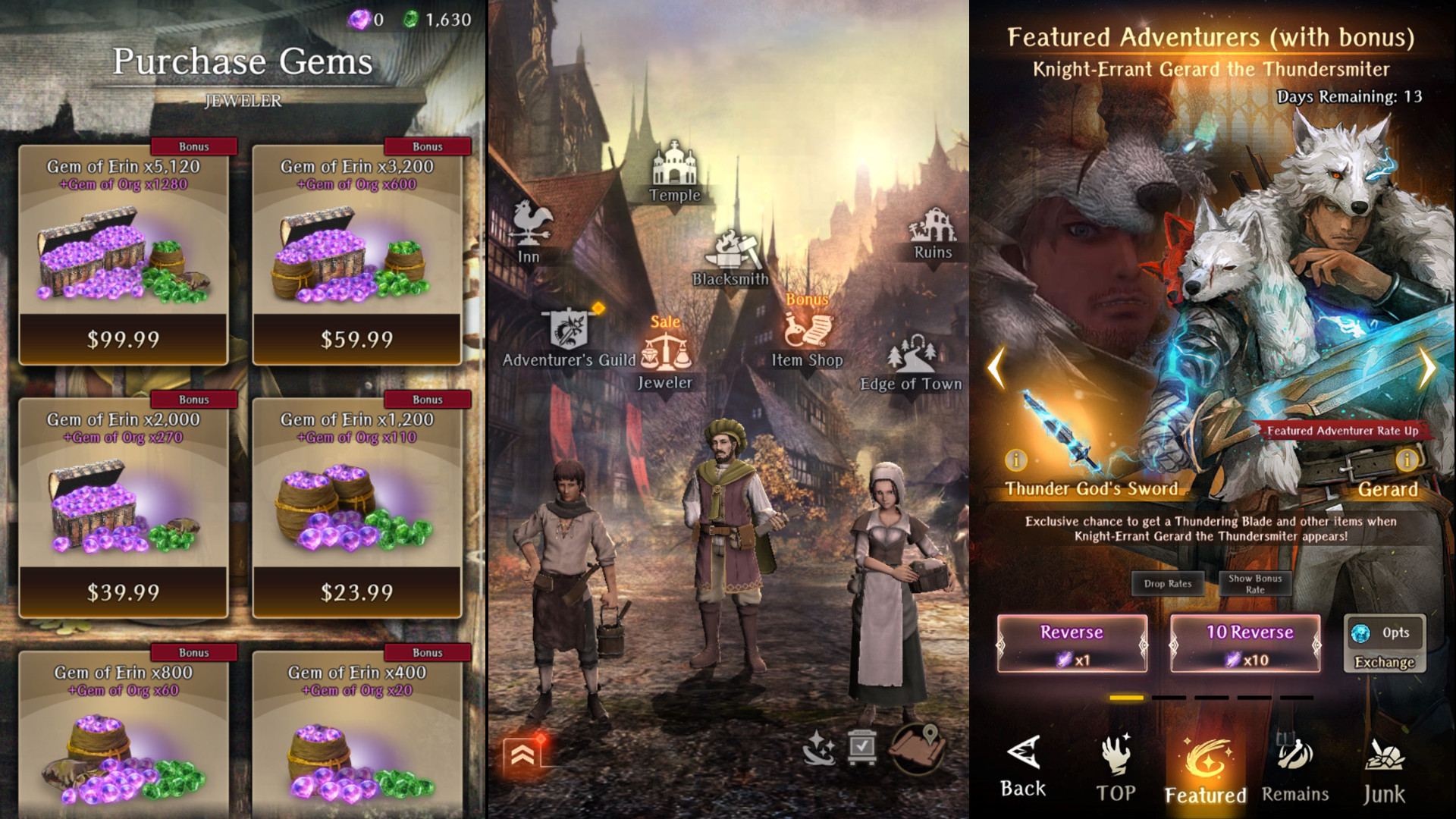This screenshot has width=1456, height=819.
Task: Open the Item Shop
Action: [807, 339]
